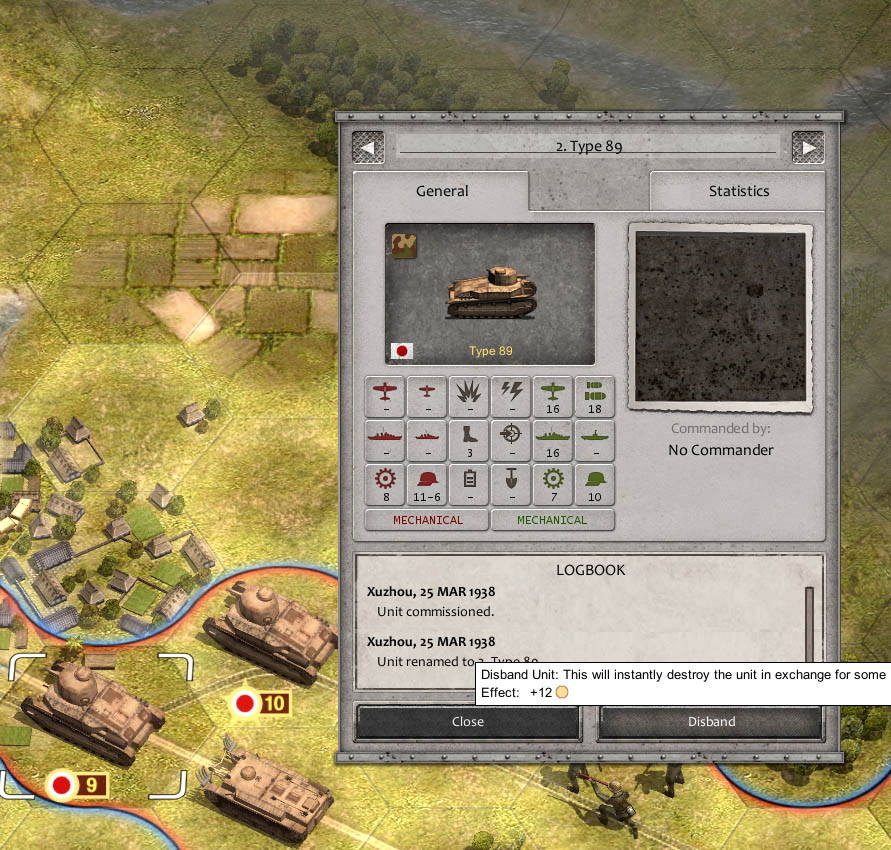Screen dimensions: 891x850
Task: Show the next unit with right arrow
Action: 807,147
